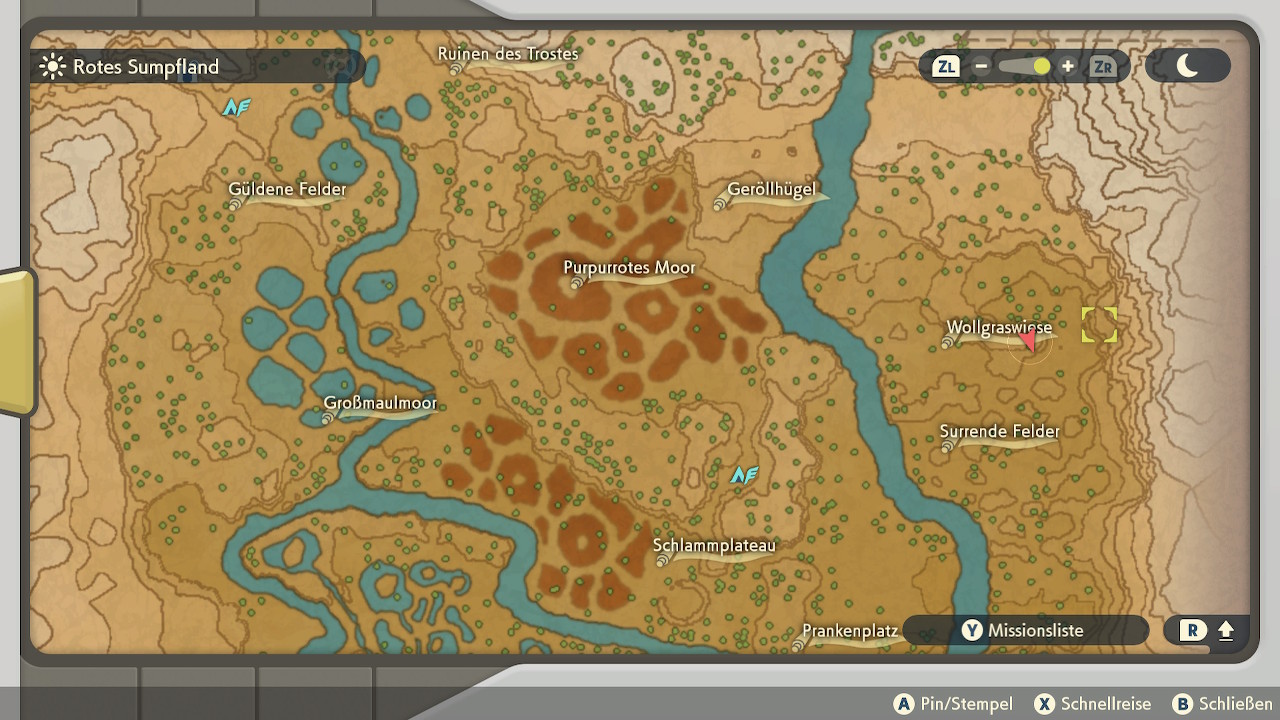Select the camp tent icon near Güldene Felder
Screen dimensions: 1280x720
pyautogui.click(x=236, y=107)
